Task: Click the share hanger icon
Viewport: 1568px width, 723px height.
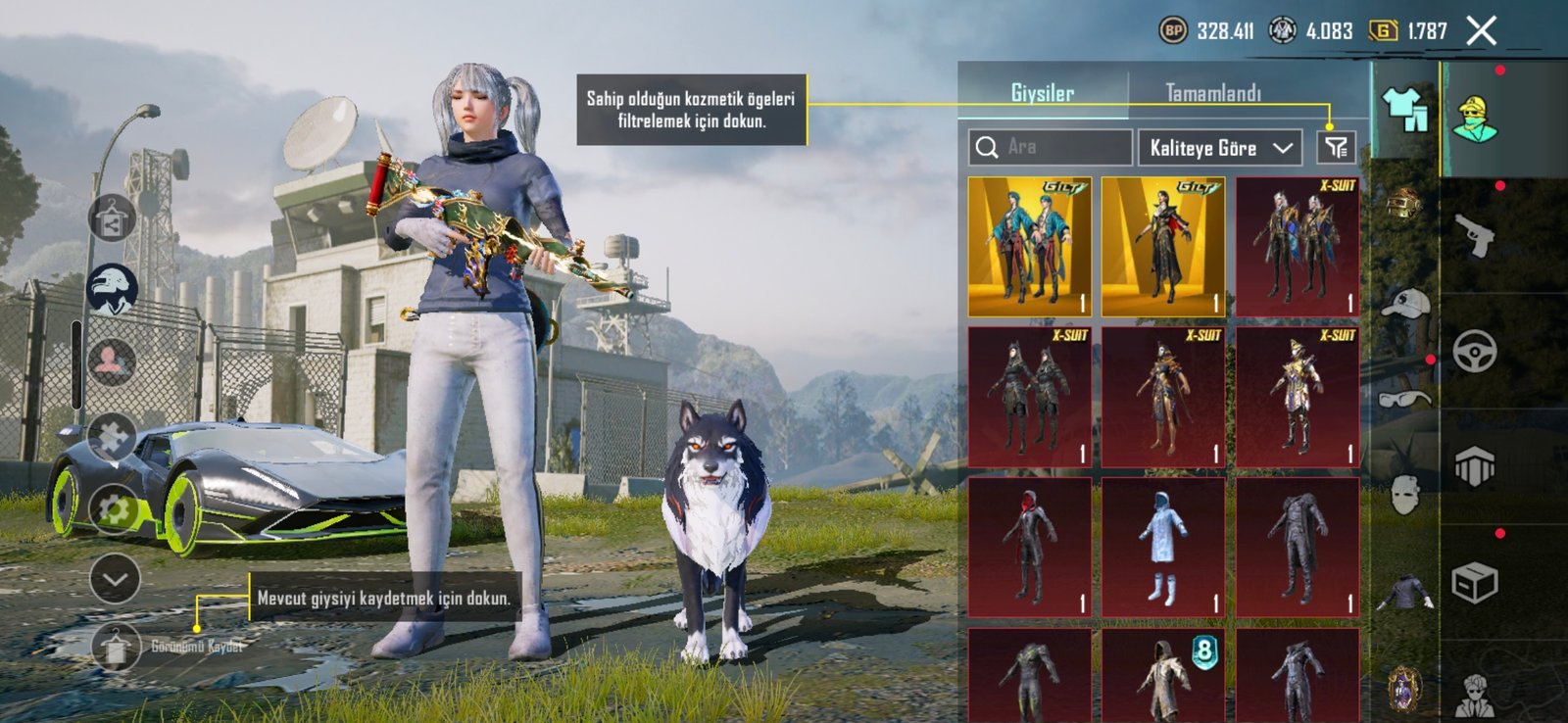Action: point(113,217)
